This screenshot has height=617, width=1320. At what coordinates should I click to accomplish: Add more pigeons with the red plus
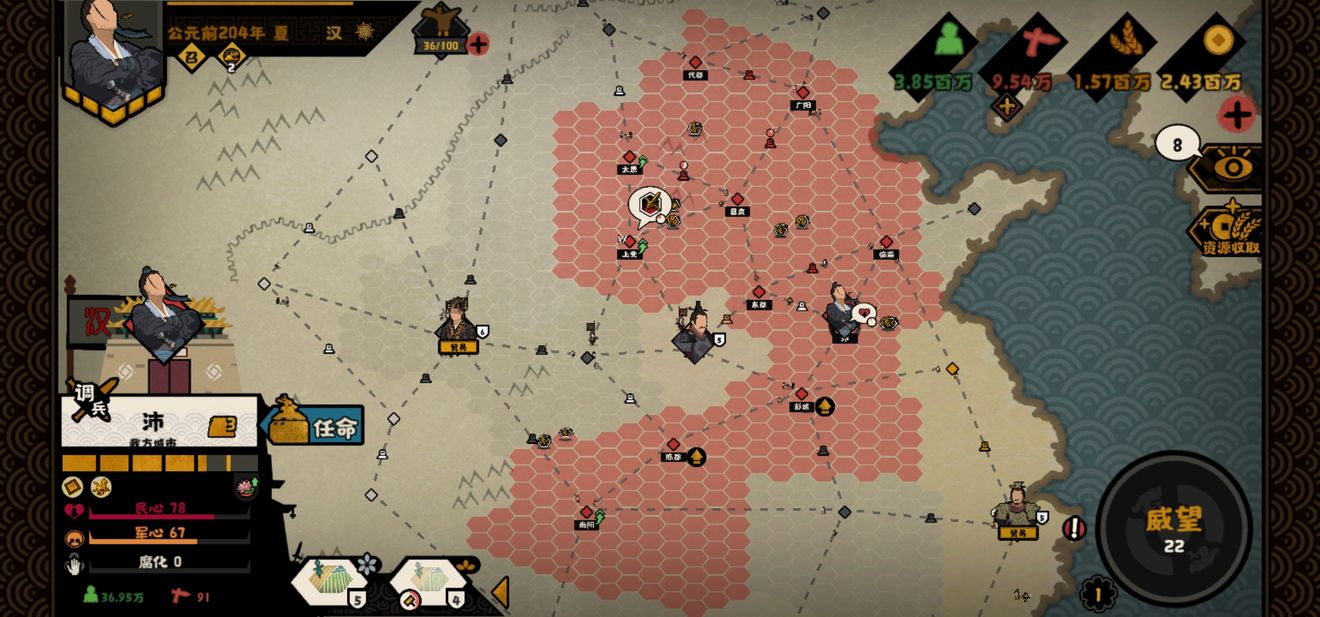click(478, 44)
